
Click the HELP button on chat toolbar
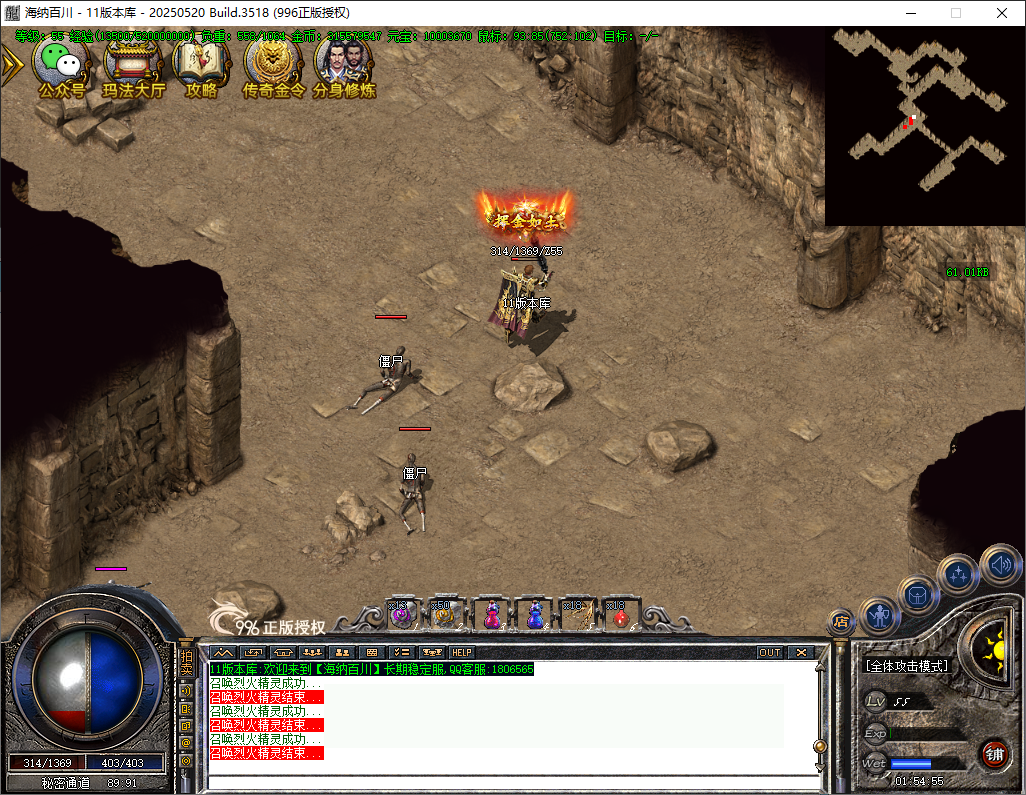tap(462, 652)
